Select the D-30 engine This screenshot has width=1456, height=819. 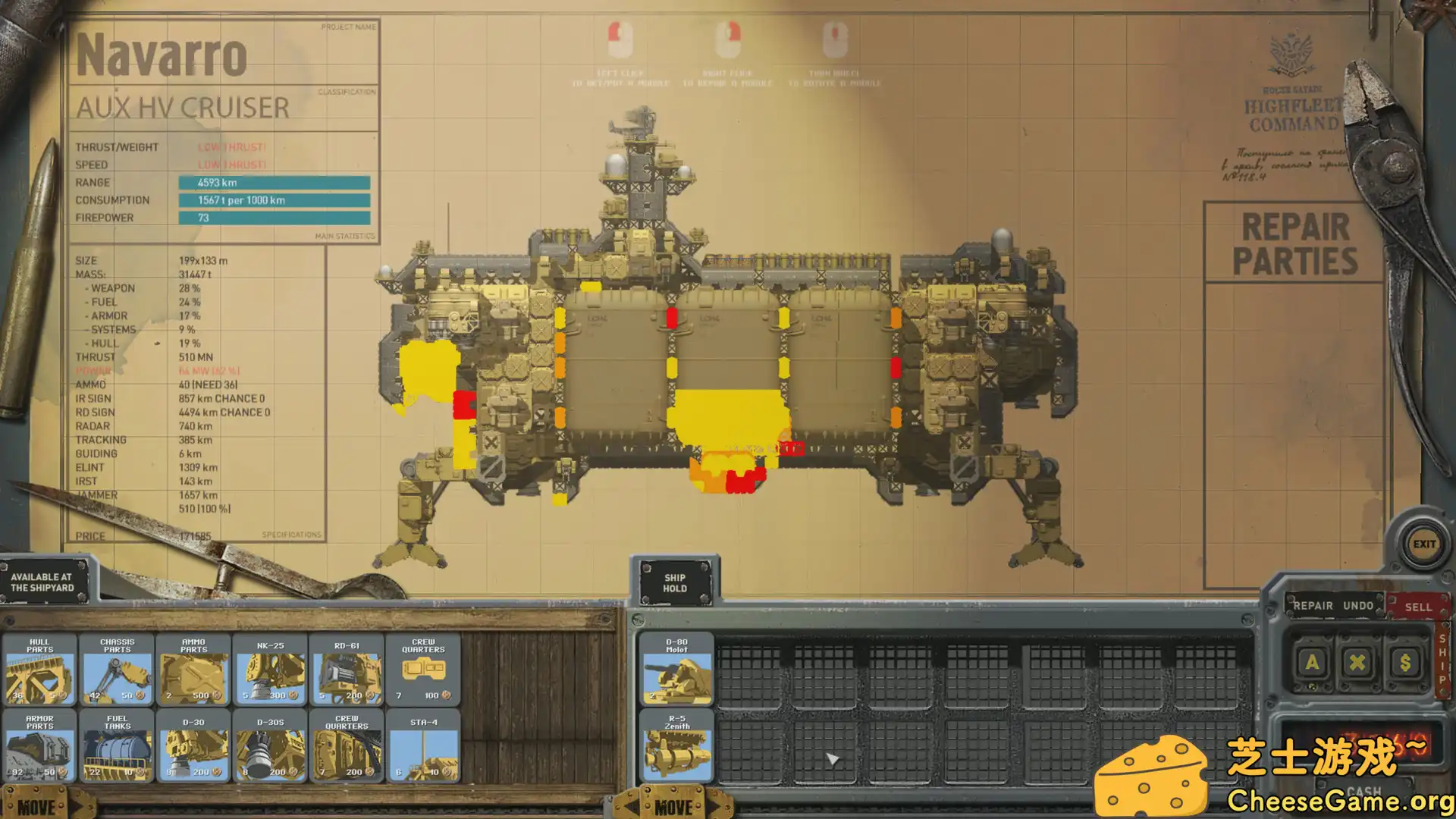[x=194, y=746]
